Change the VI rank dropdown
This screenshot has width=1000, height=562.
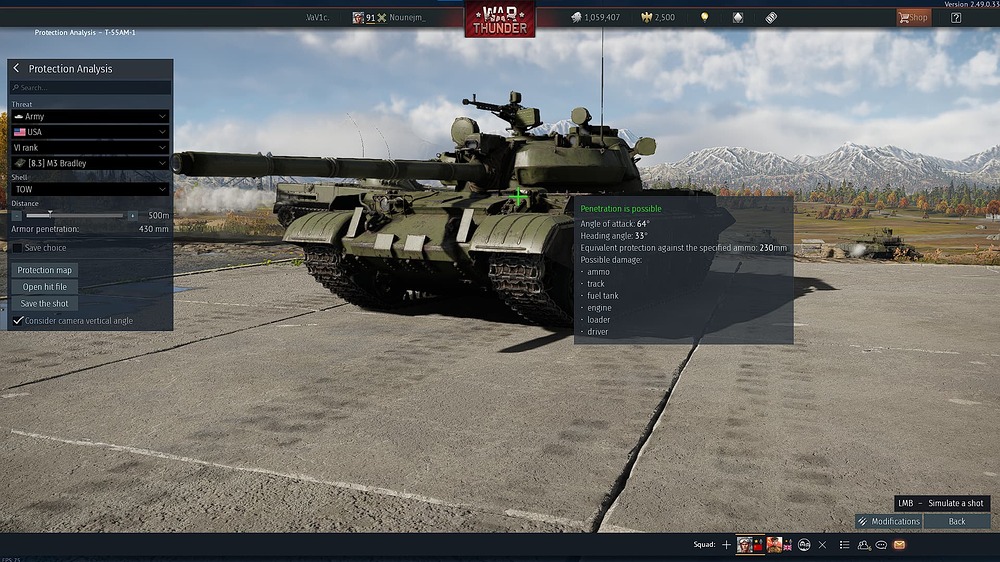[90, 147]
